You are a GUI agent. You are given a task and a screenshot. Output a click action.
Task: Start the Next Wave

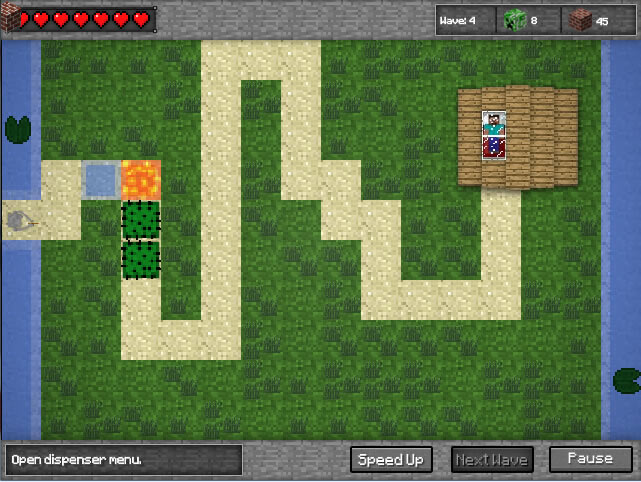click(492, 460)
